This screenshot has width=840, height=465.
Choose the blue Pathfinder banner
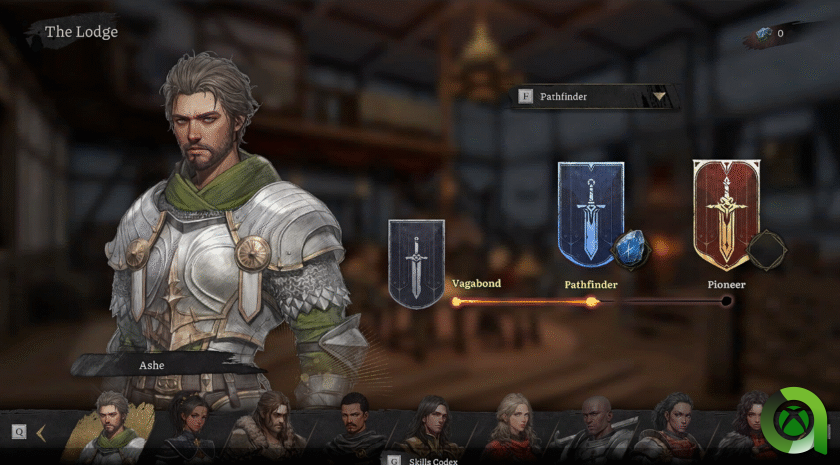590,213
